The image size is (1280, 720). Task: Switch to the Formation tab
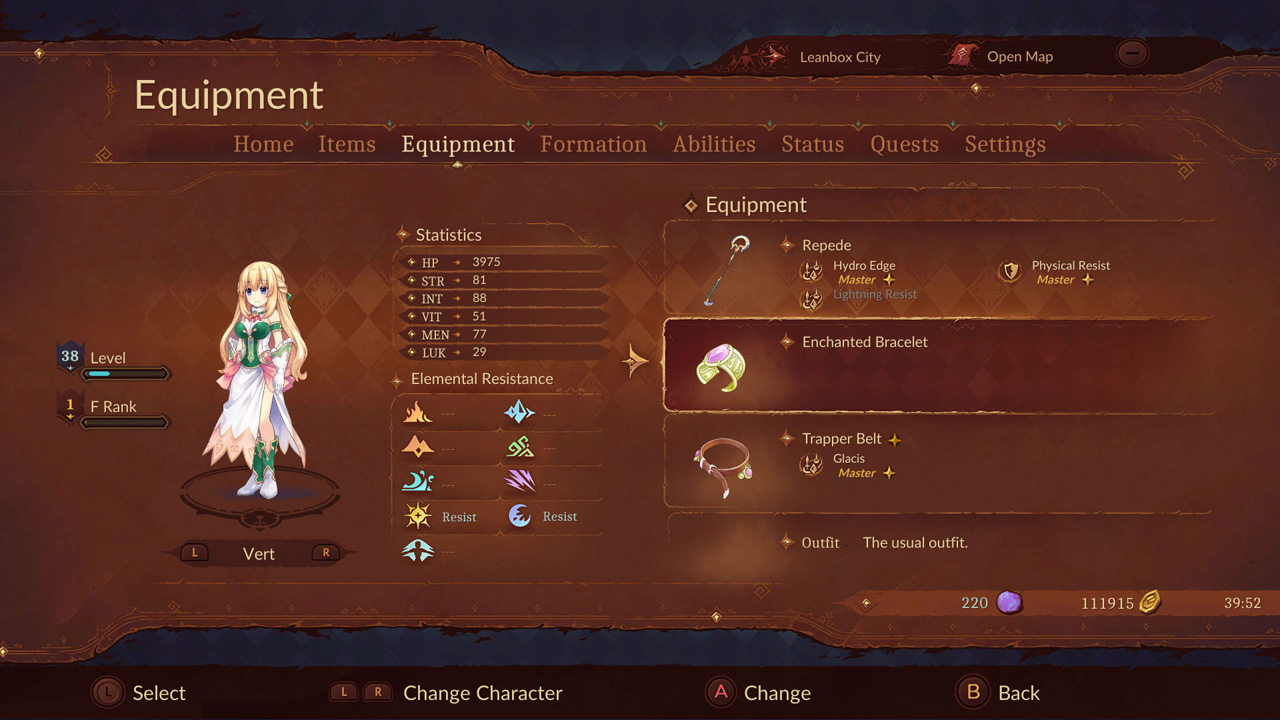[x=593, y=144]
